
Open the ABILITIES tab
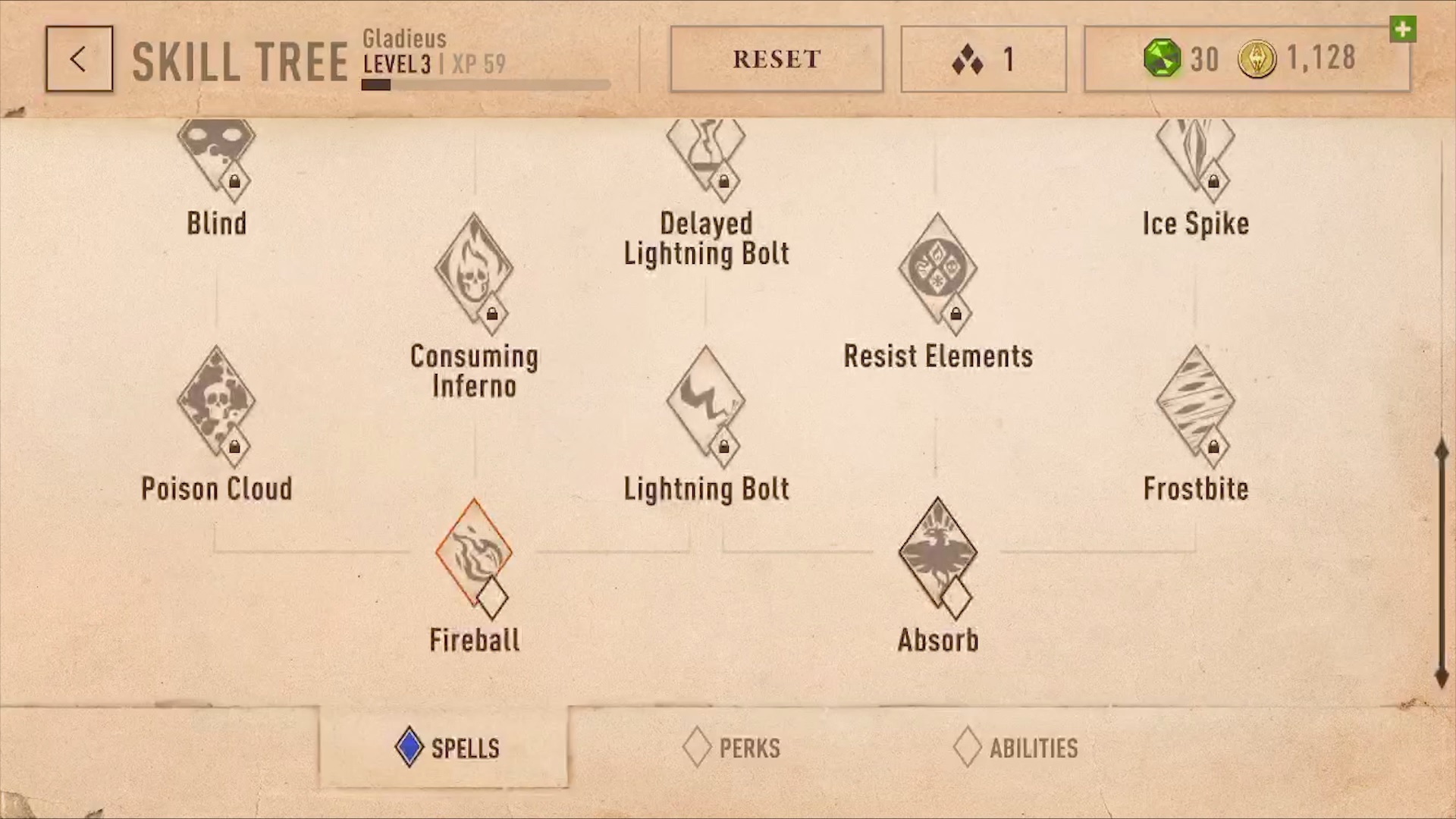pyautogui.click(x=1016, y=748)
